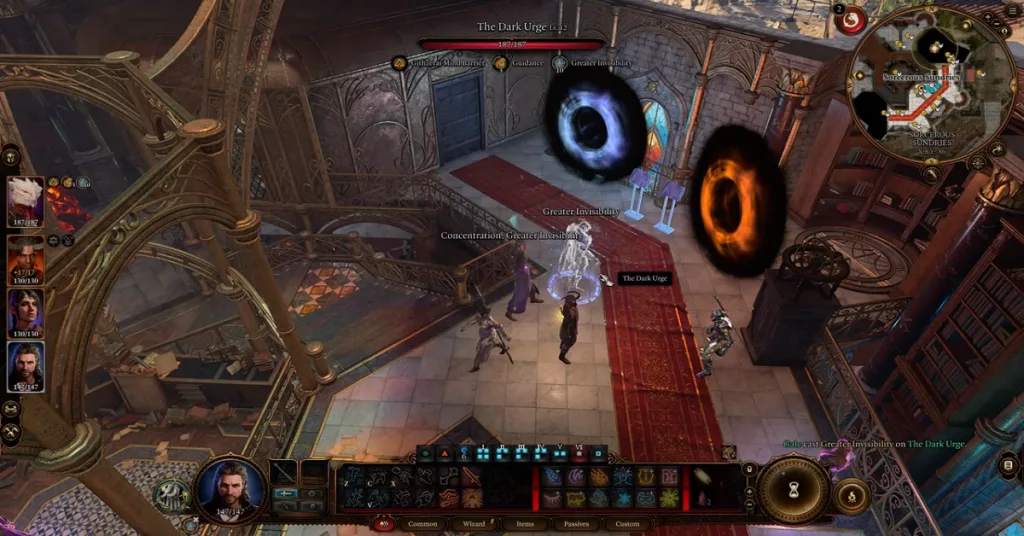The height and width of the screenshot is (536, 1024).
Task: Toggle the hotbar lock icon
Action: point(749,467)
